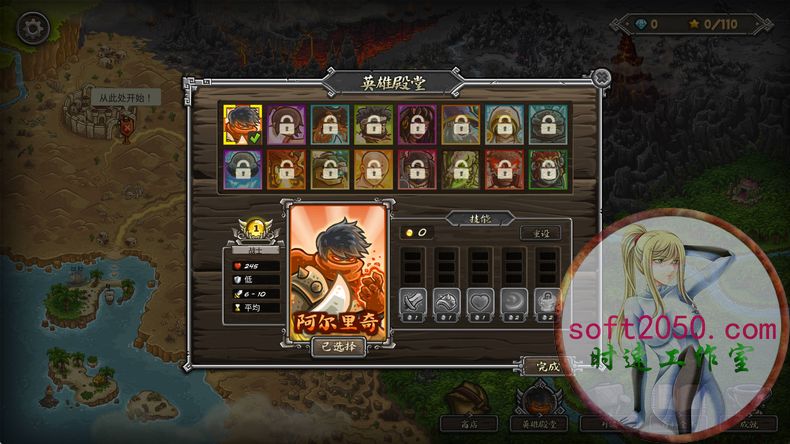Open the gear settings menu
This screenshot has height=444, width=790.
tap(33, 27)
